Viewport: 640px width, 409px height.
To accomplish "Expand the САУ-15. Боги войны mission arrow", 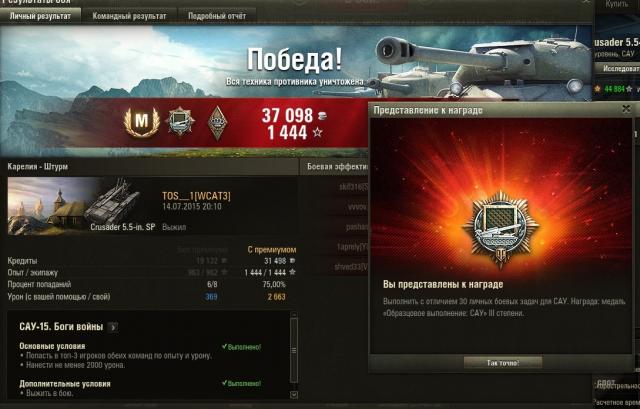I will 113,326.
